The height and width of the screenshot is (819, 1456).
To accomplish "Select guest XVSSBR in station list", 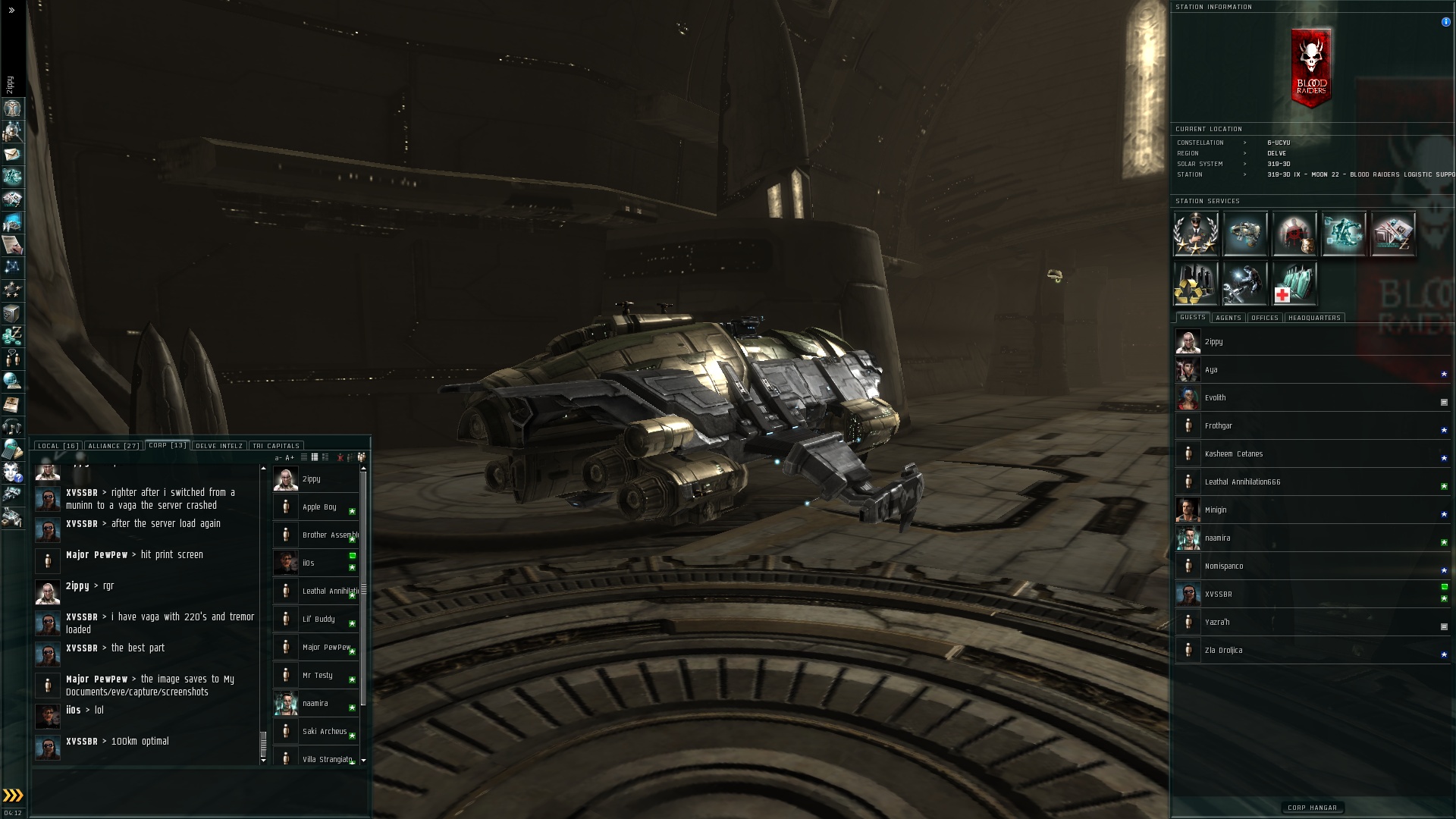I will tap(1218, 594).
